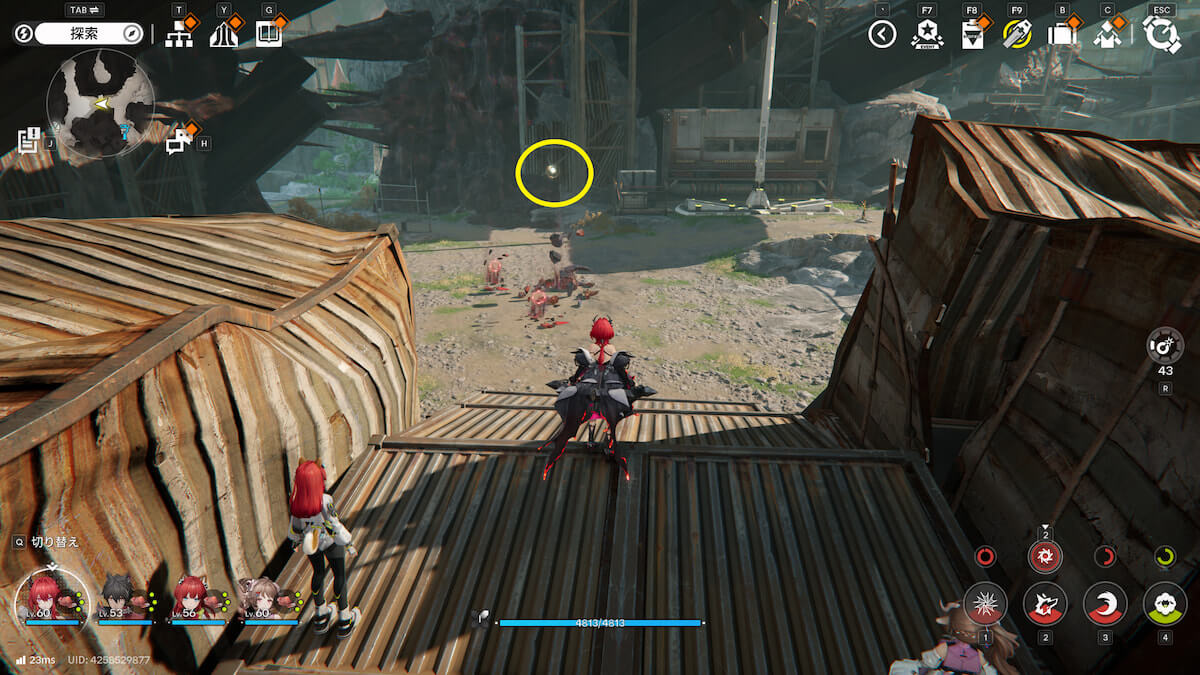The image size is (1200, 675).
Task: Open the clipboard pass icon
Action: click(x=971, y=35)
